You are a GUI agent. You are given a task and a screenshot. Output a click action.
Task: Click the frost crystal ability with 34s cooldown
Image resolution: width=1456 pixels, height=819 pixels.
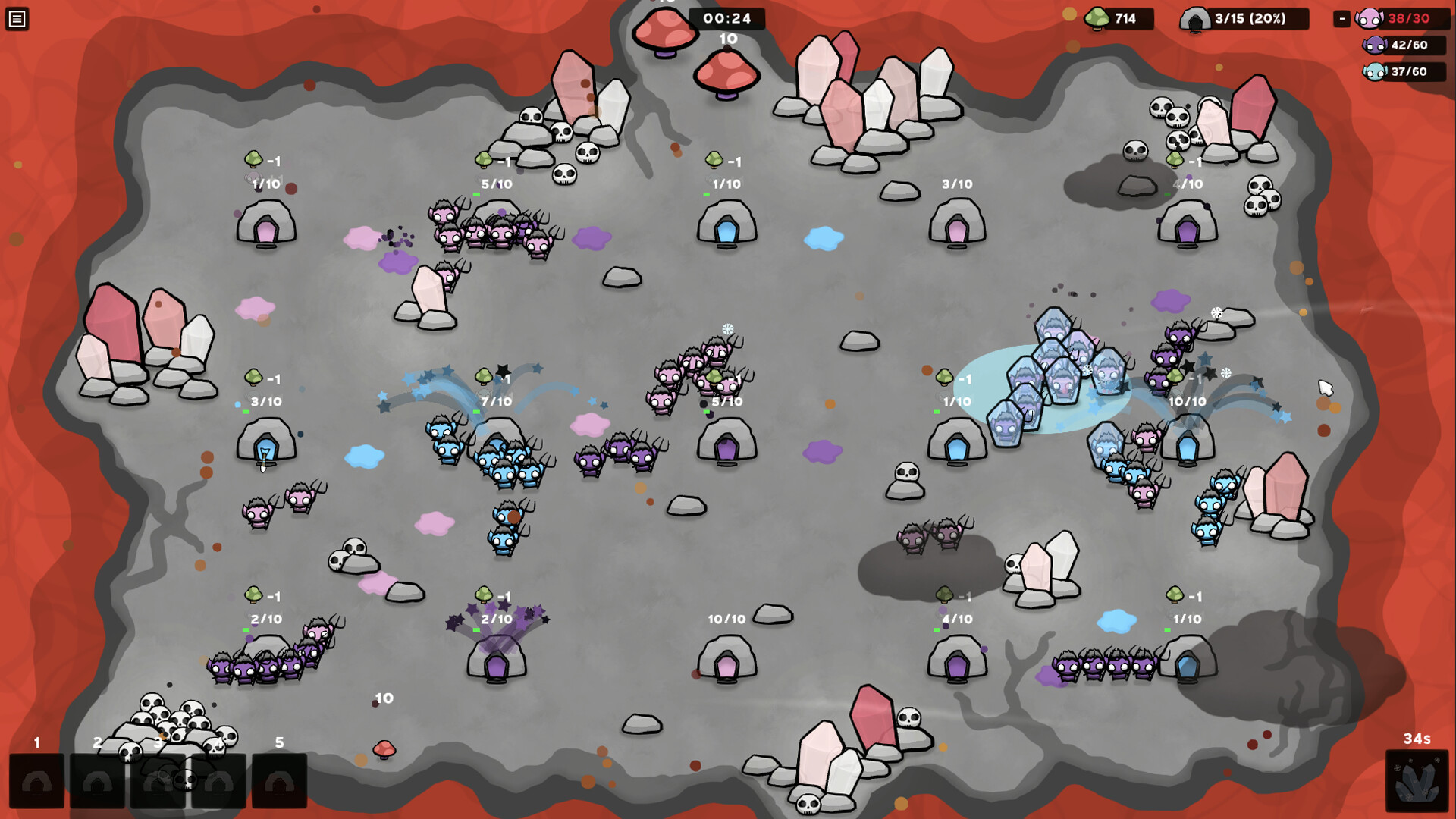point(1417,780)
